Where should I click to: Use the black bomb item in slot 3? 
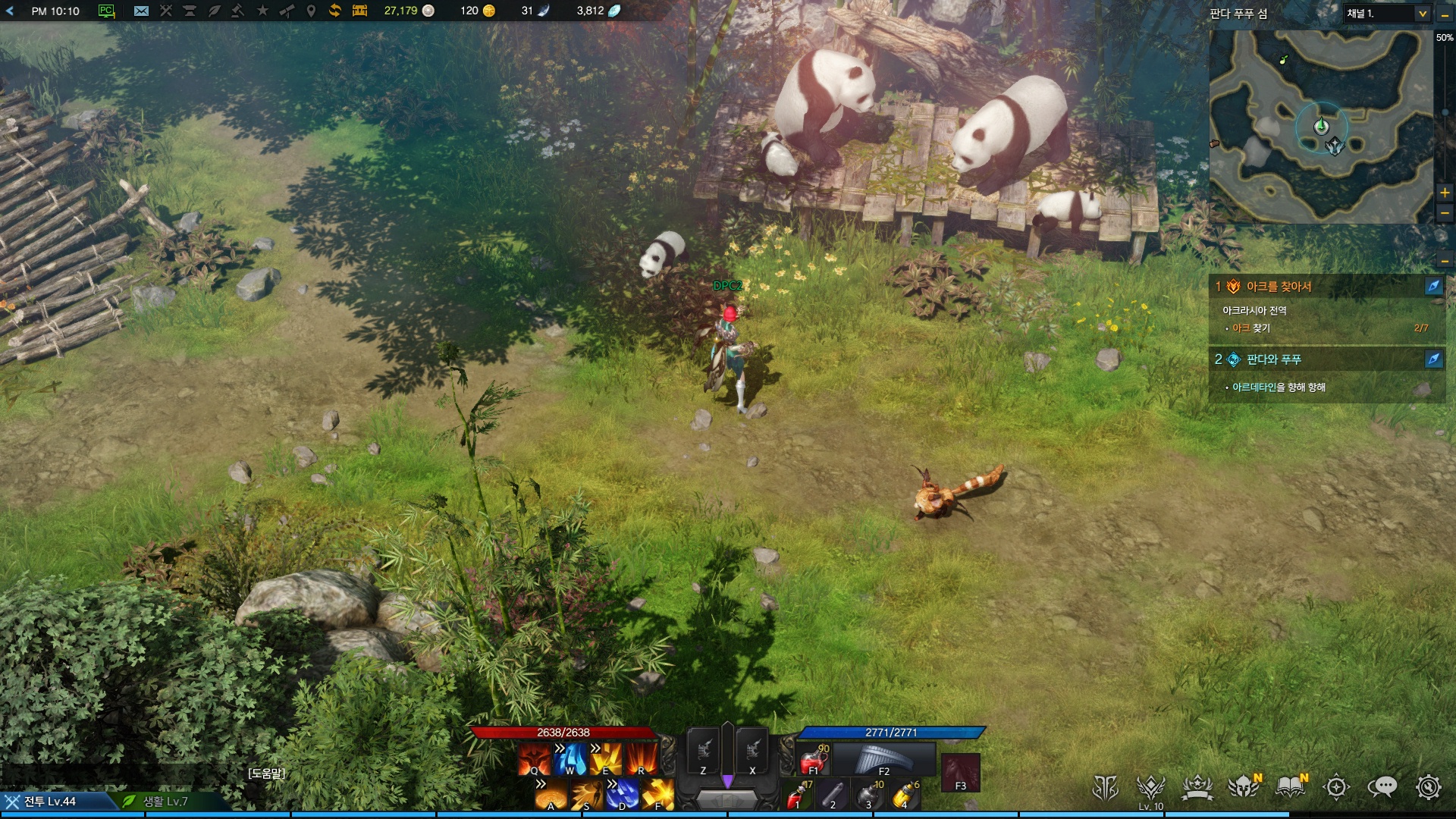(869, 796)
